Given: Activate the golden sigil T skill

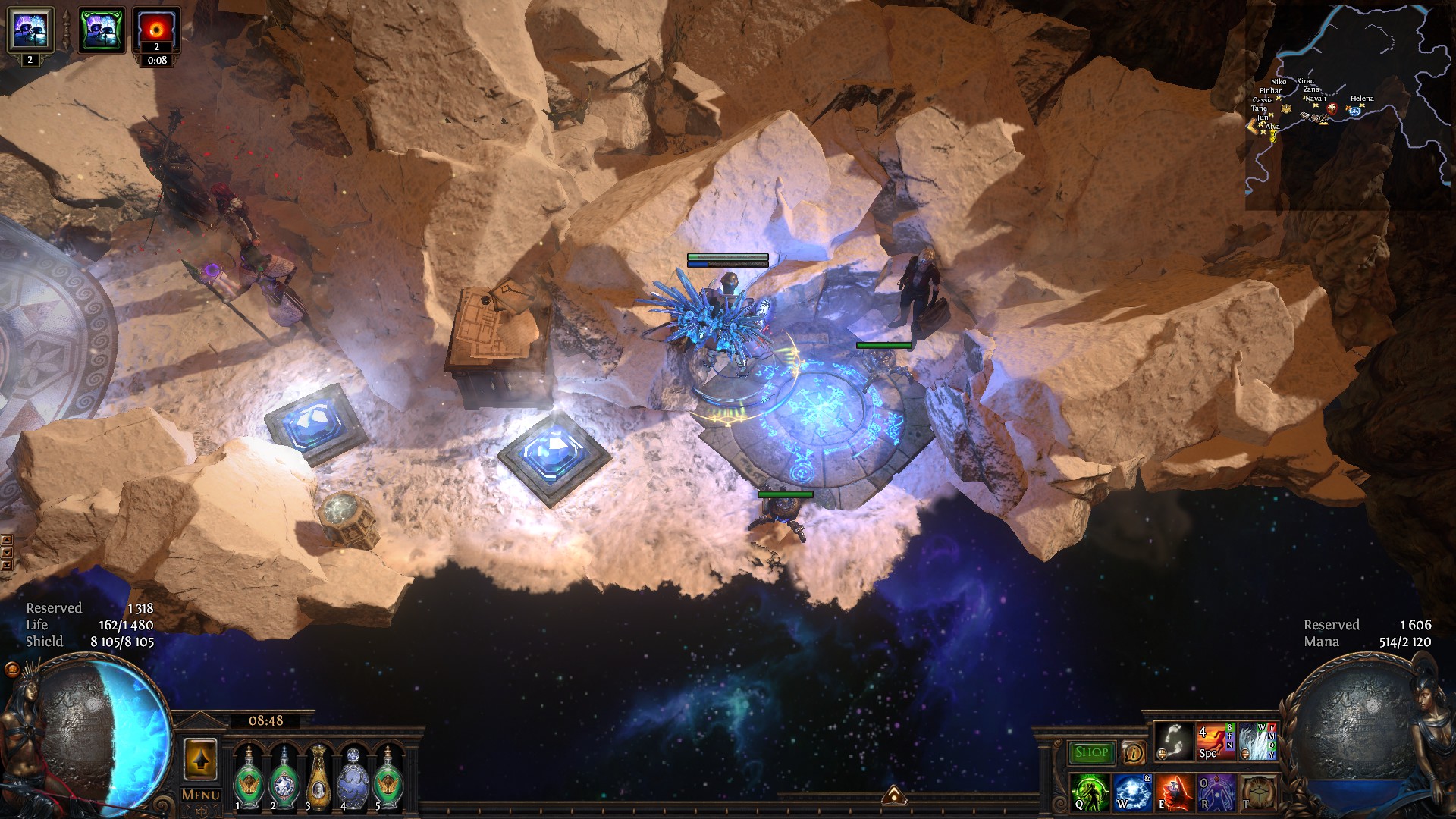Looking at the screenshot, I should (1257, 792).
